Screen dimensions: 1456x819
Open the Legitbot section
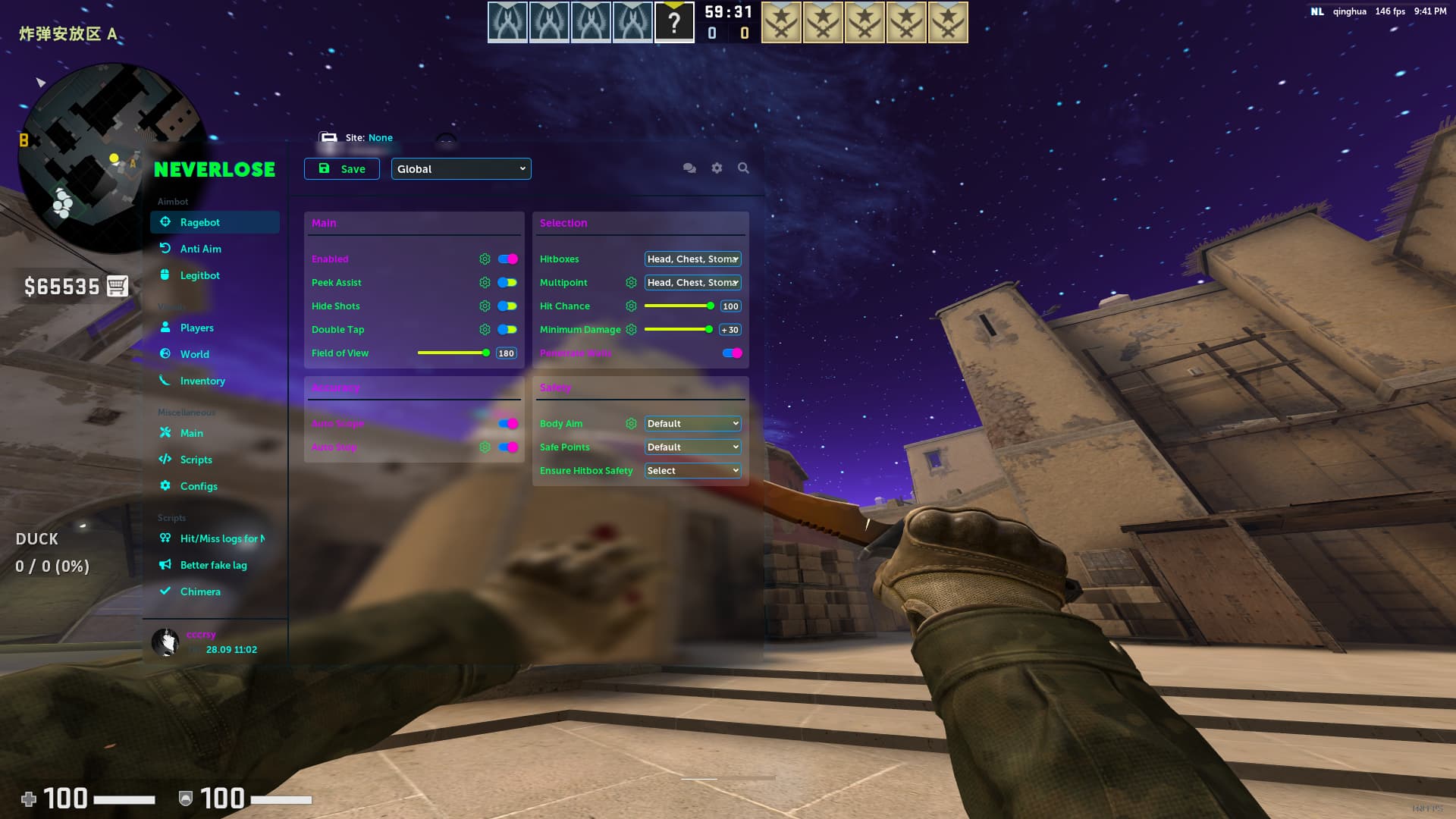click(199, 275)
